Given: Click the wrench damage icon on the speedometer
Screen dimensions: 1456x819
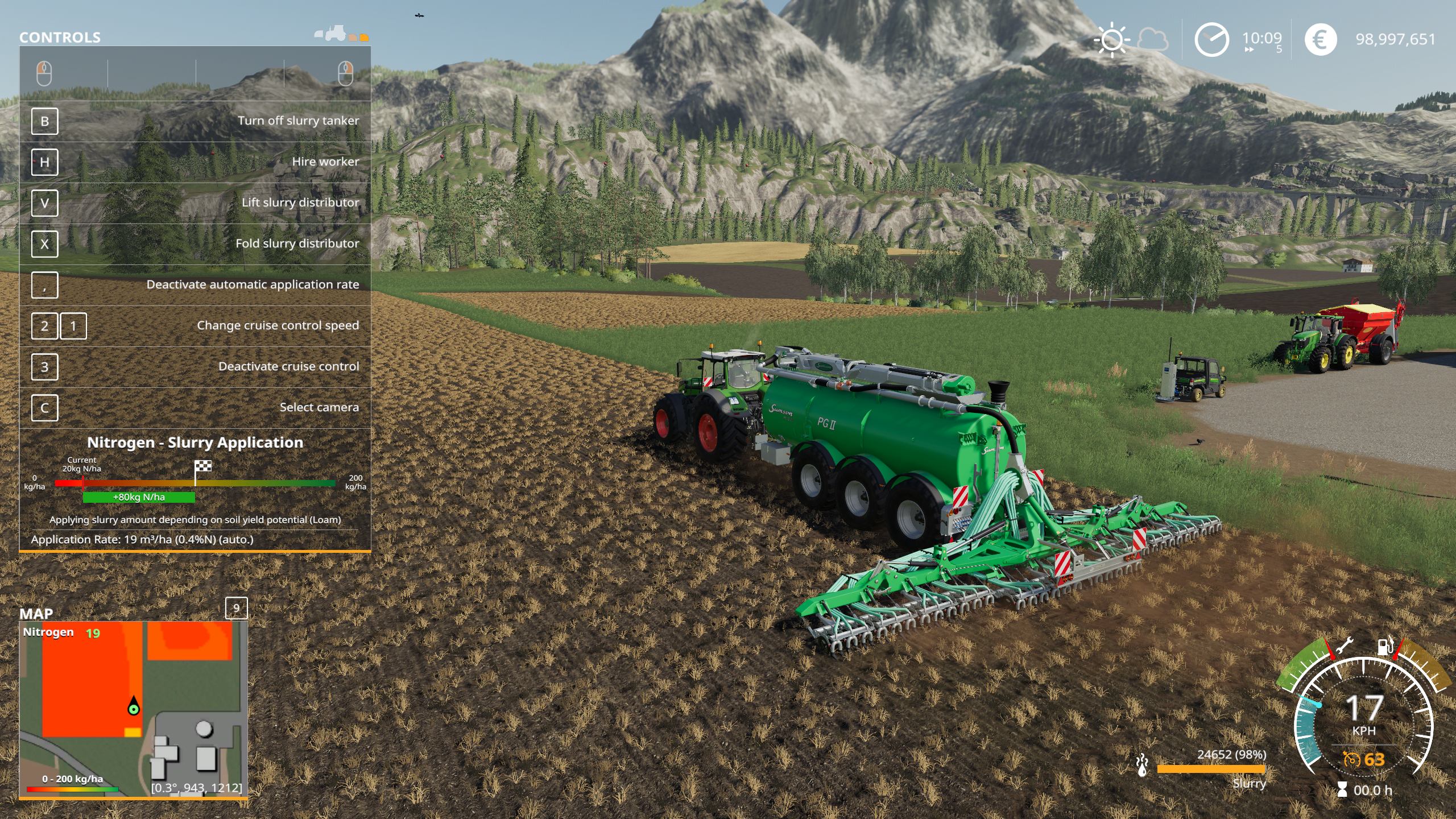Looking at the screenshot, I should point(1343,646).
